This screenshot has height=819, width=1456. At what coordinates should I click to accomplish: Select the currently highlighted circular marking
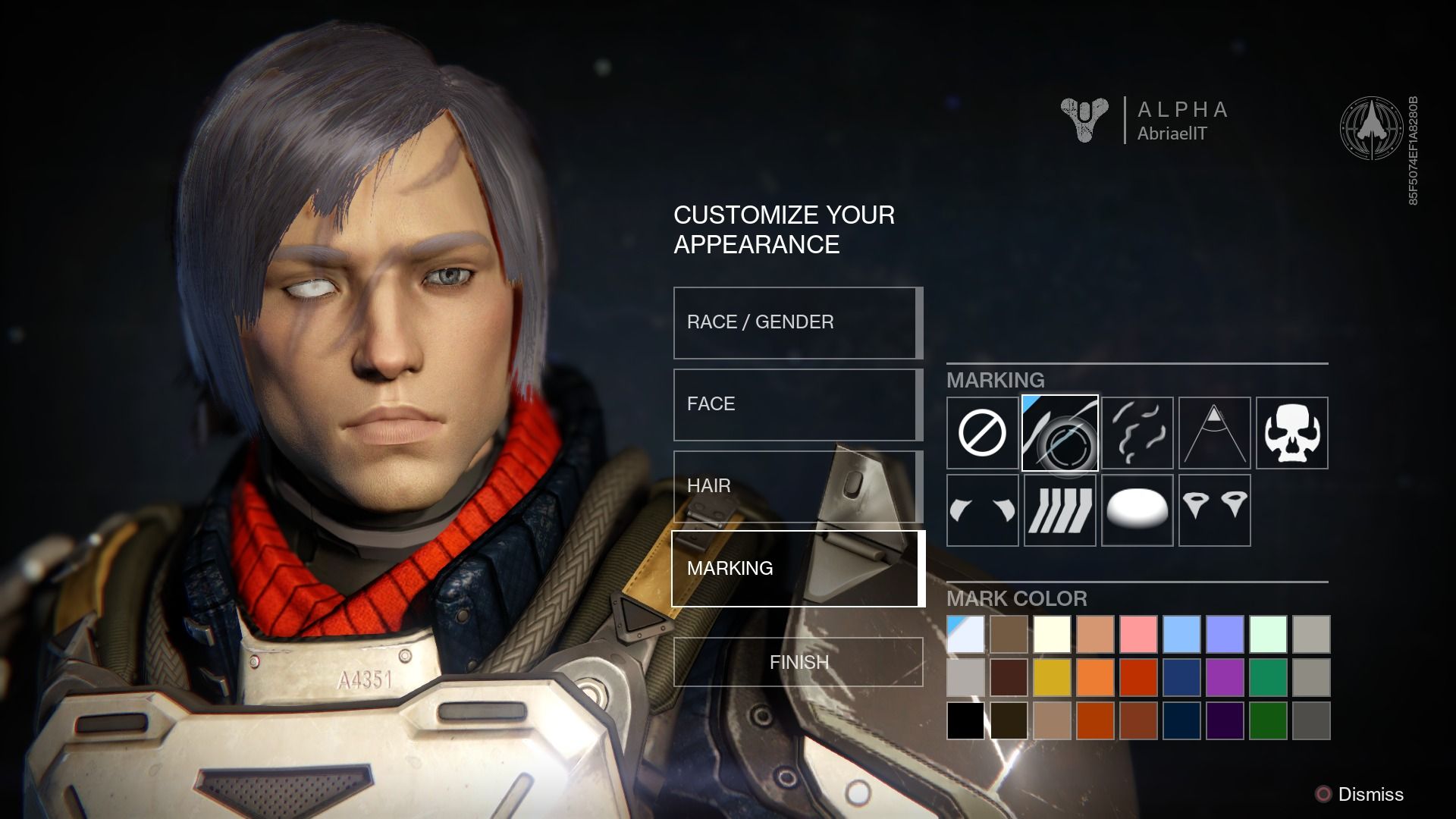pos(1060,433)
